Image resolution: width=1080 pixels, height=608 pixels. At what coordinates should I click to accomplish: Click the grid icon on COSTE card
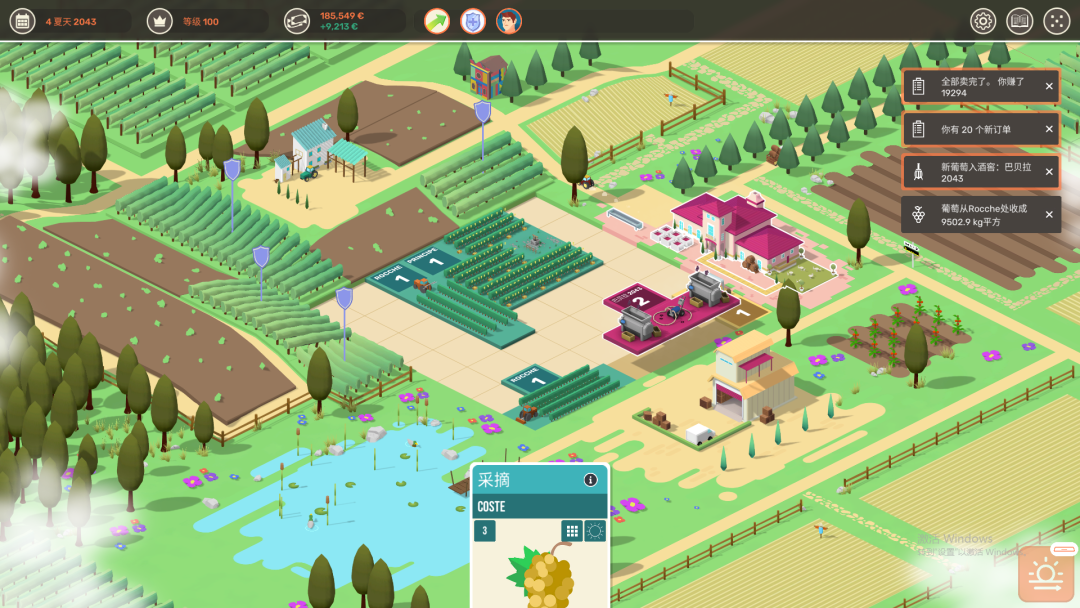point(572,531)
